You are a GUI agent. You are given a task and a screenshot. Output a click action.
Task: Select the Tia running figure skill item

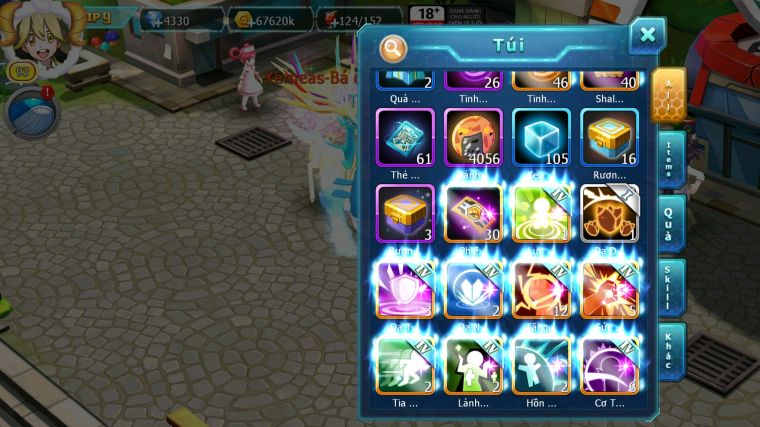[x=405, y=365]
